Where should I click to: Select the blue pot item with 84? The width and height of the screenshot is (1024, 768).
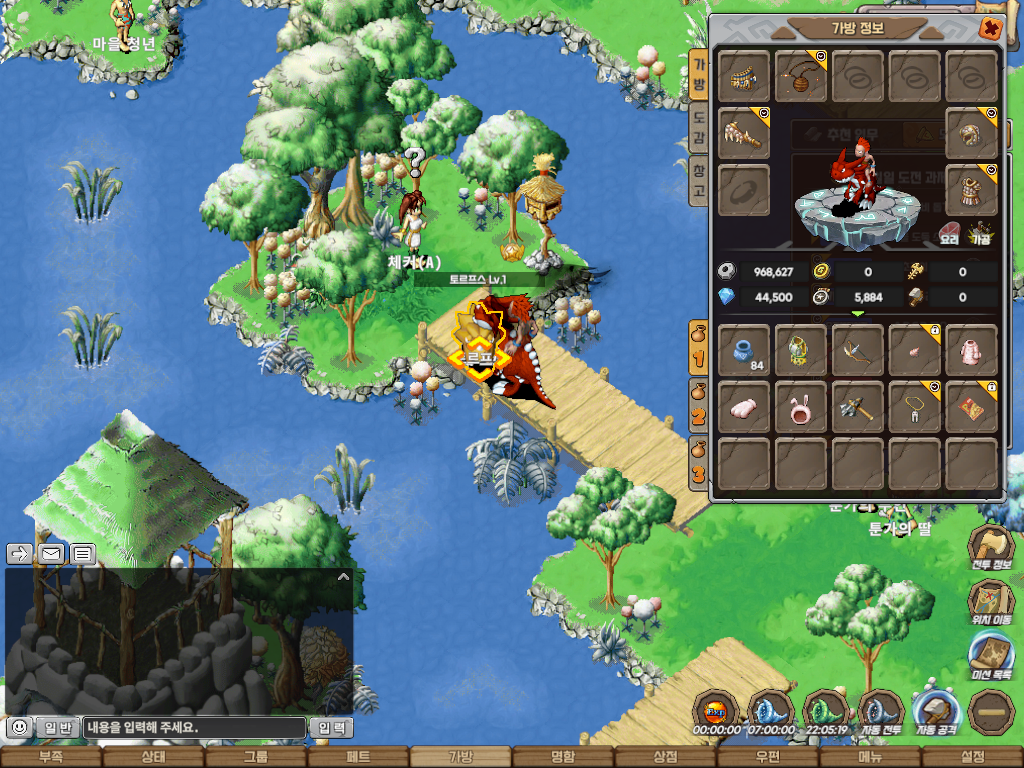pyautogui.click(x=744, y=351)
